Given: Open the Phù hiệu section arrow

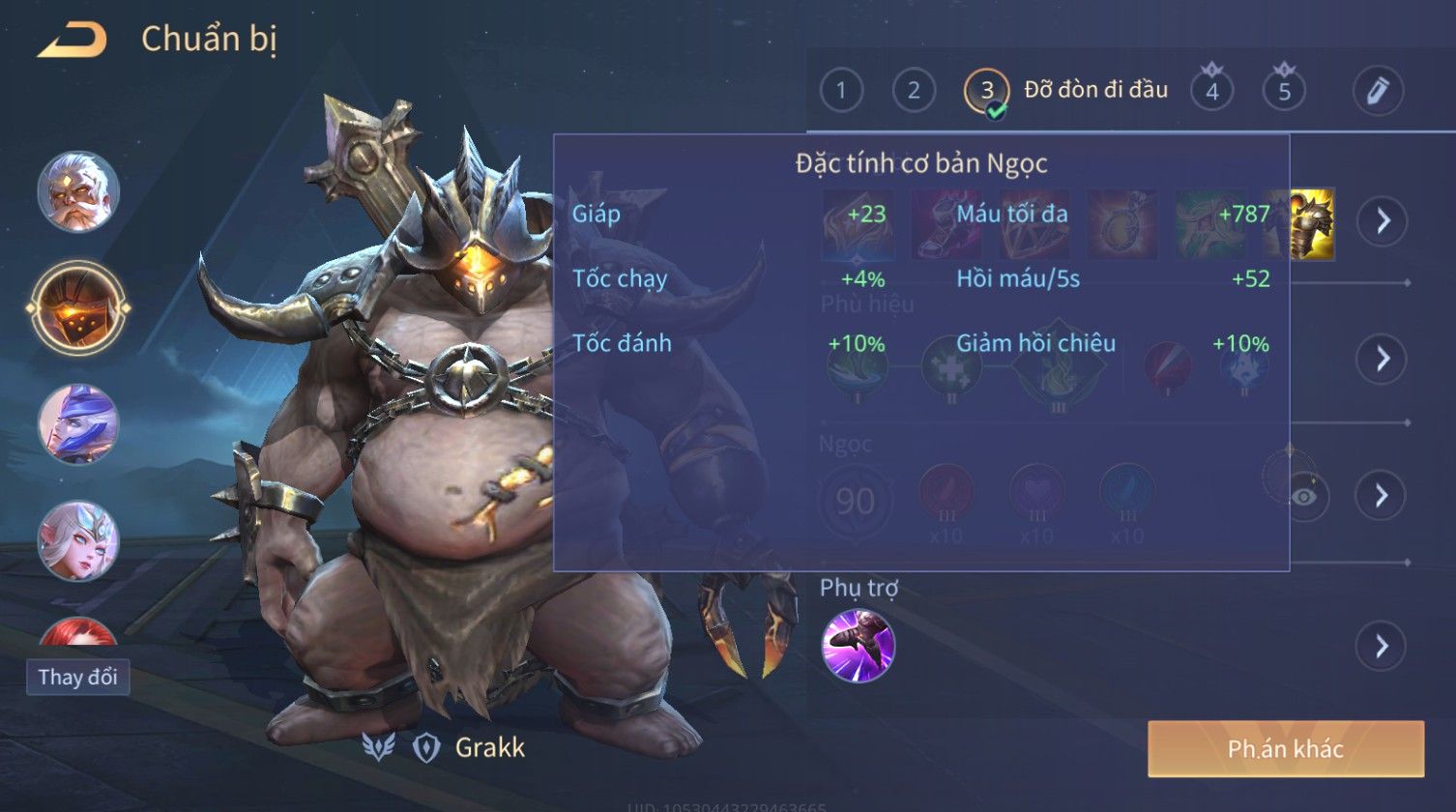Looking at the screenshot, I should (1382, 359).
